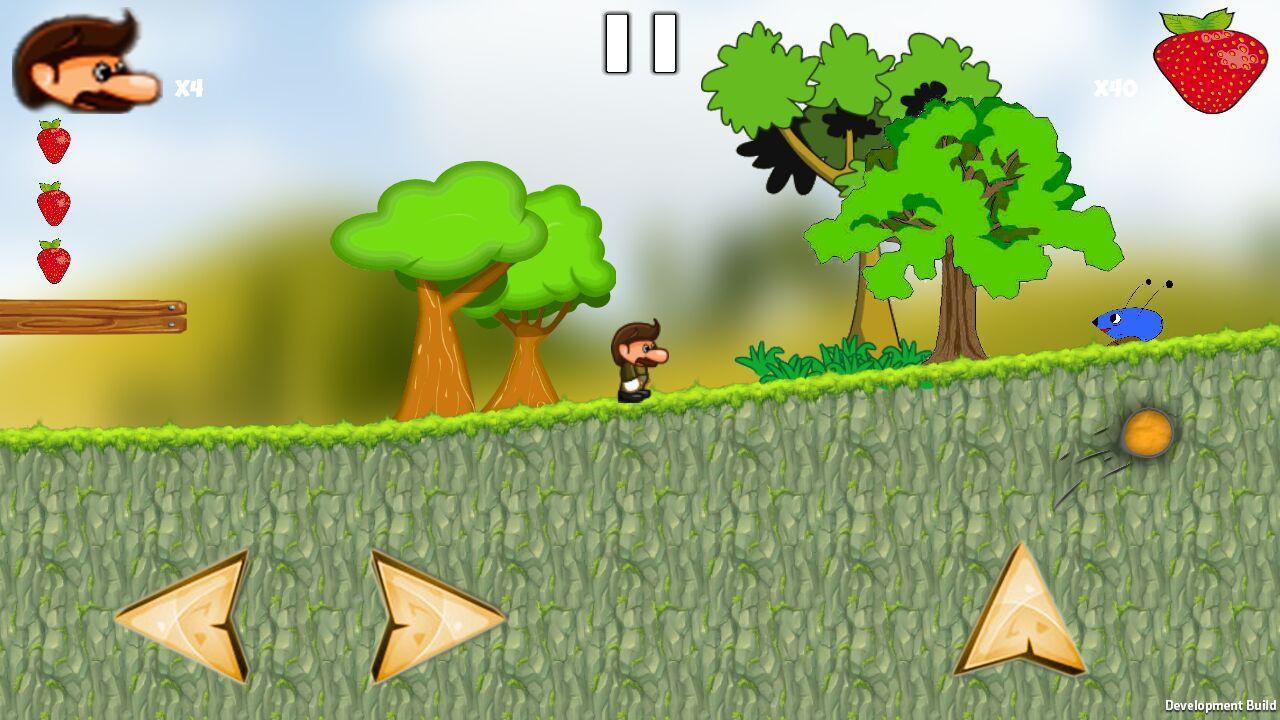Tap the wooden platform on the left

click(90, 318)
